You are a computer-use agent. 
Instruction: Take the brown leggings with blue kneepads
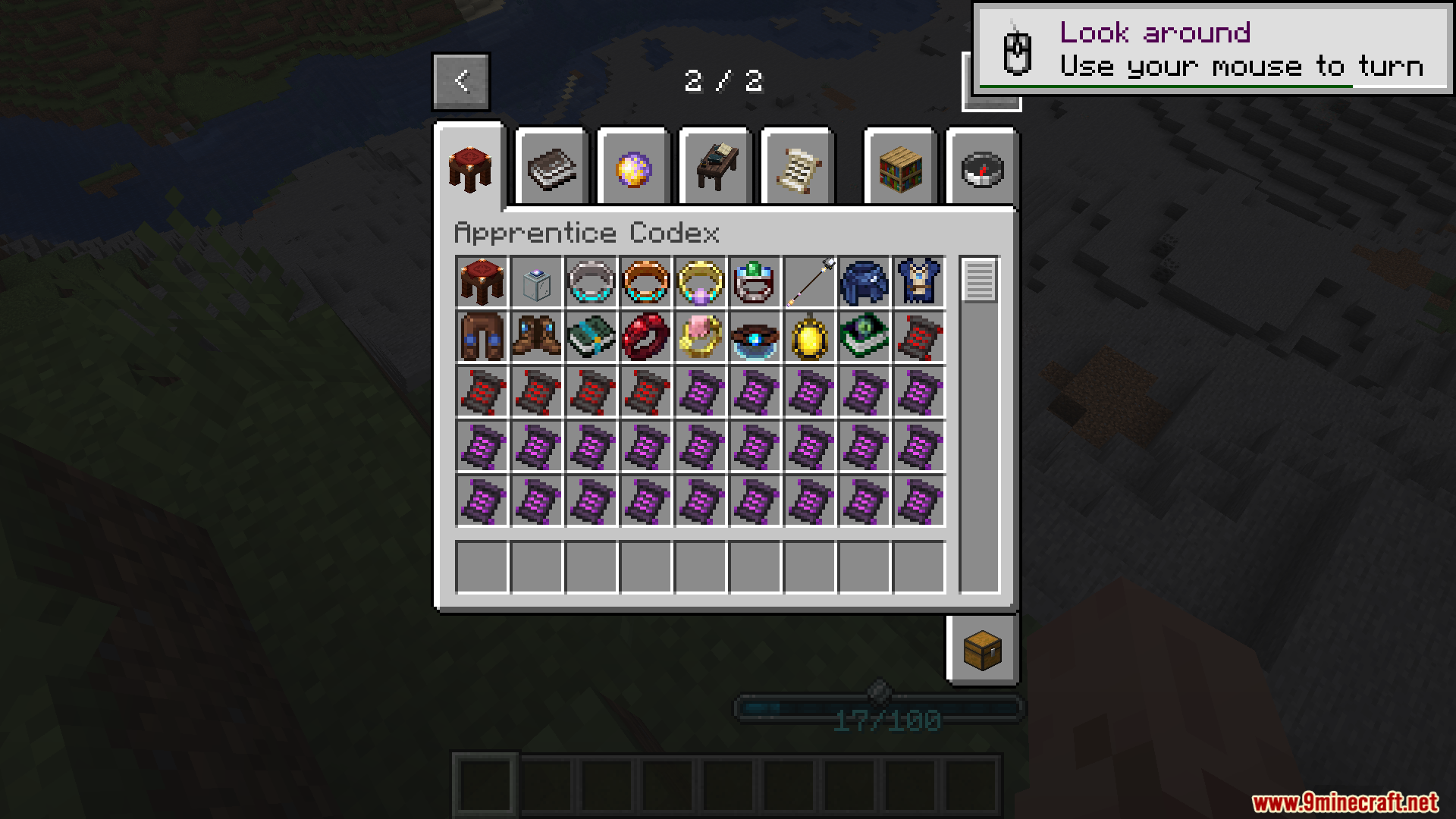pyautogui.click(x=482, y=337)
